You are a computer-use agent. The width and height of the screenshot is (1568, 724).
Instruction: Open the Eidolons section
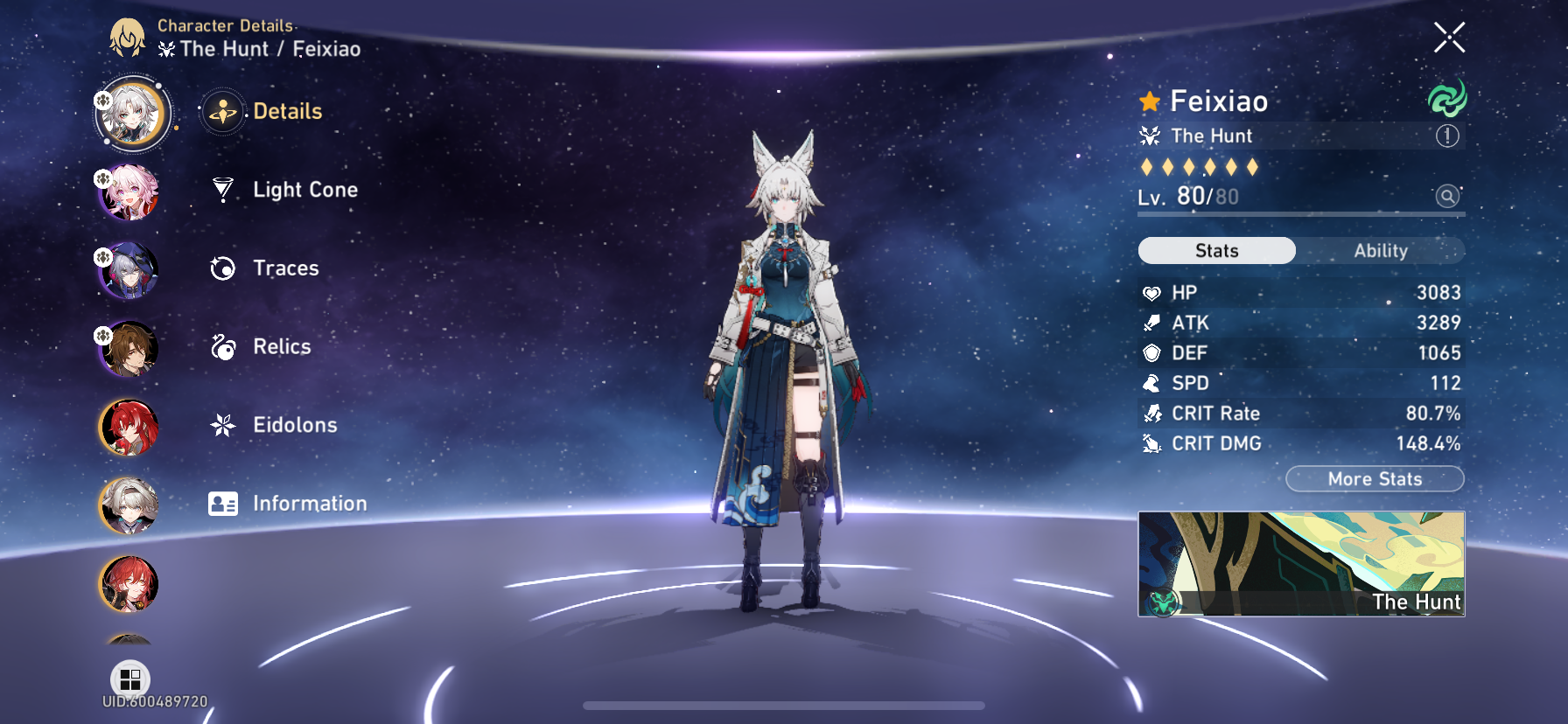pyautogui.click(x=295, y=425)
